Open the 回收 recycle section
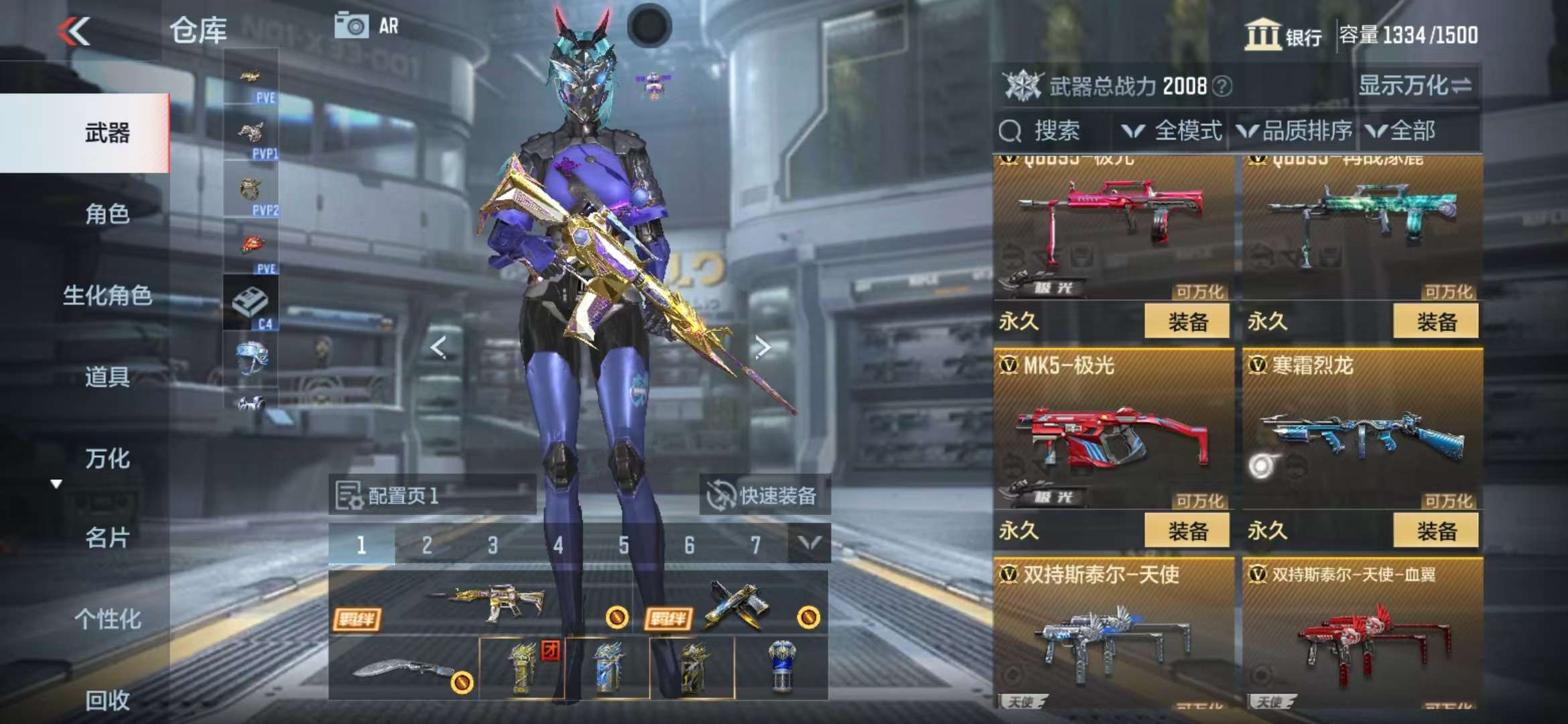 [x=107, y=700]
